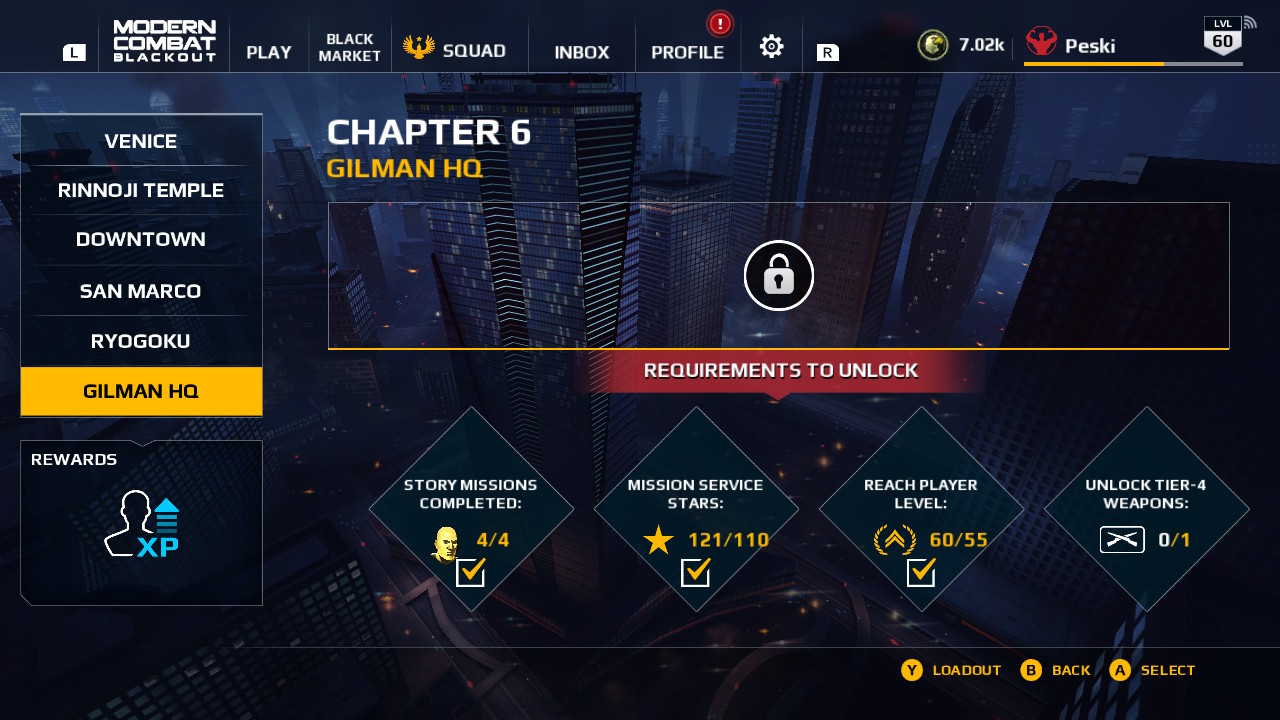
Task: Pick the Ryogoku chapter
Action: point(141,341)
